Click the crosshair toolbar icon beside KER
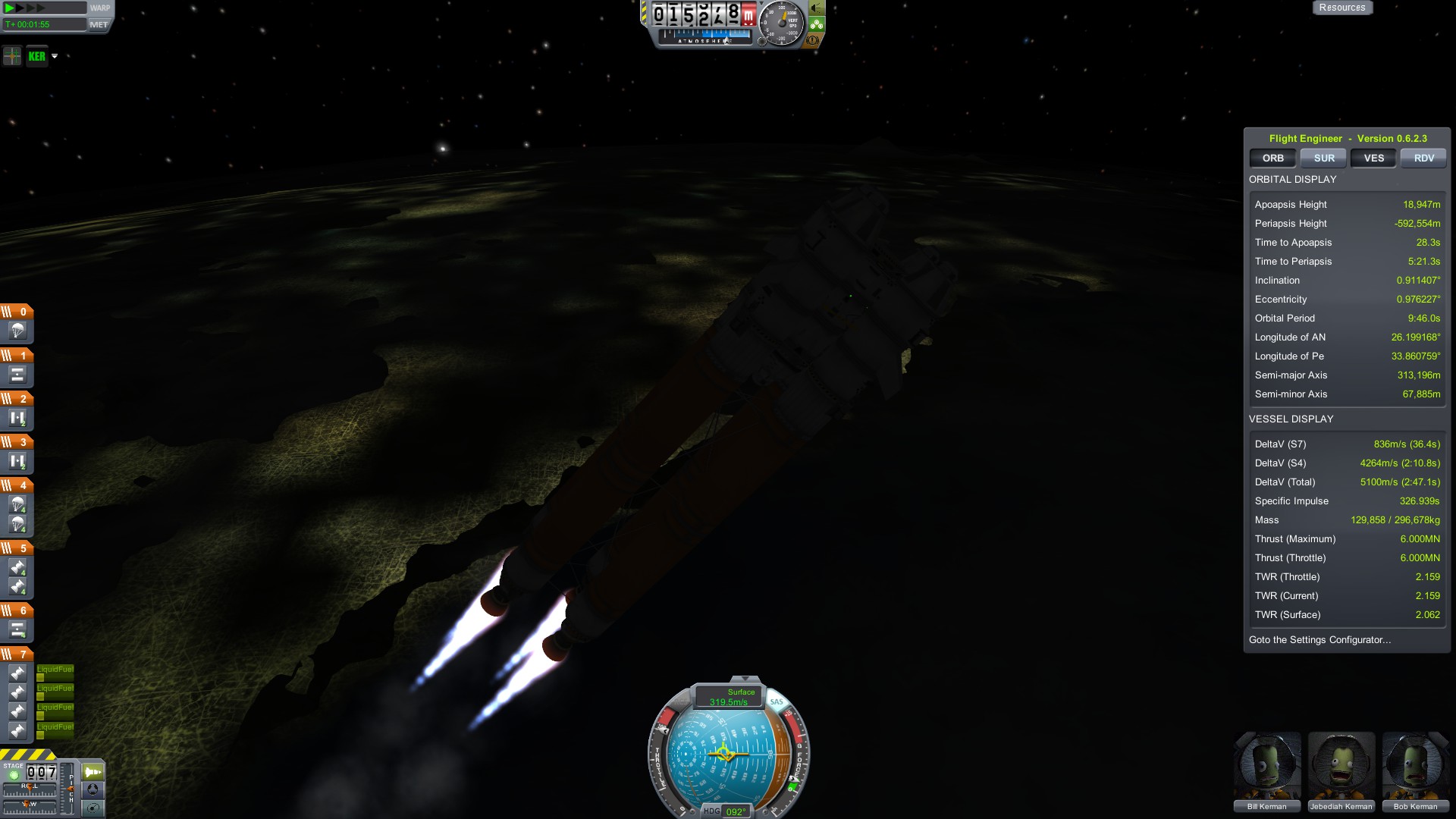The width and height of the screenshot is (1456, 819). (12, 56)
